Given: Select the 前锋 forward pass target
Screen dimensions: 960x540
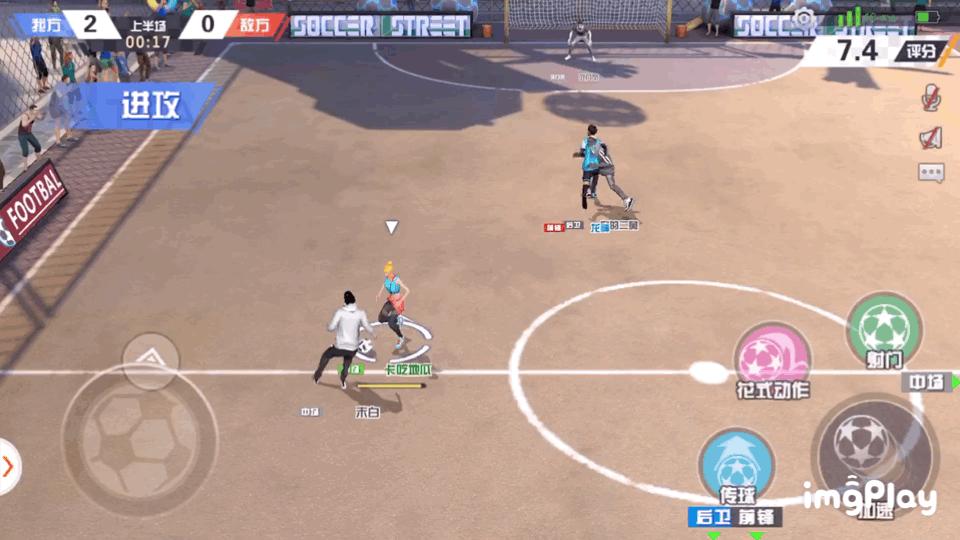Looking at the screenshot, I should point(757,517).
